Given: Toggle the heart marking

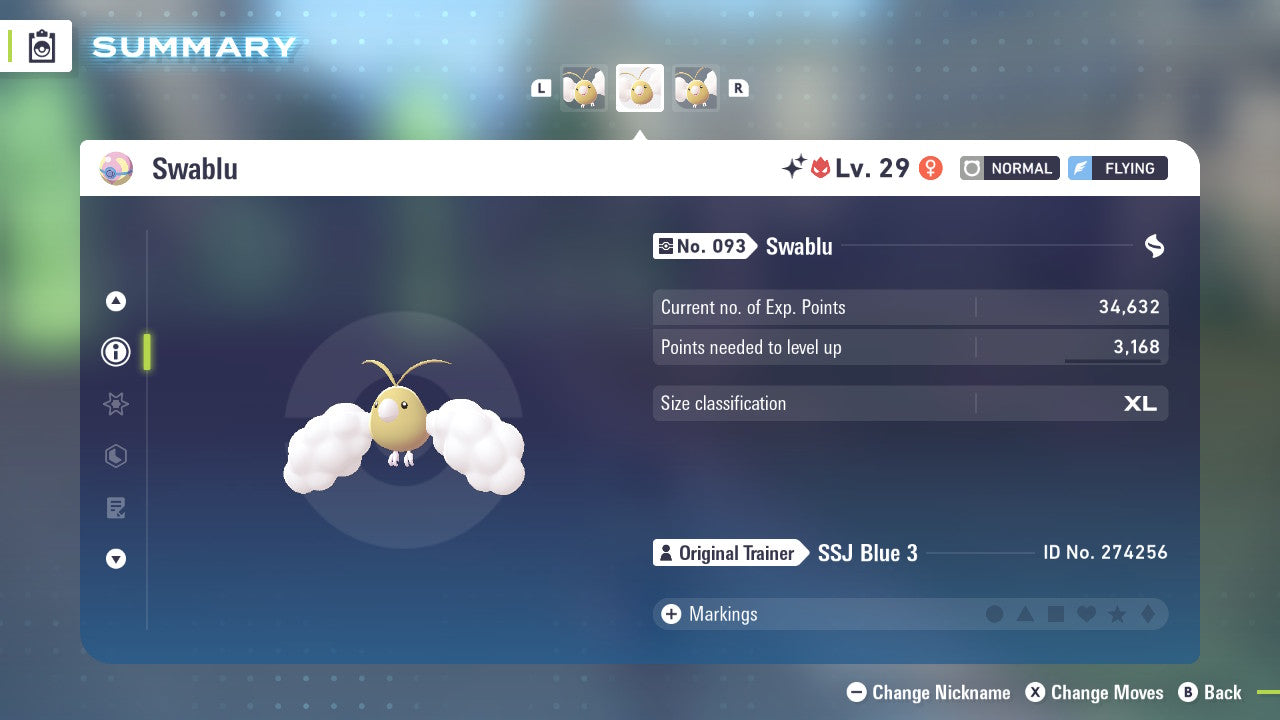Looking at the screenshot, I should (x=1085, y=614).
